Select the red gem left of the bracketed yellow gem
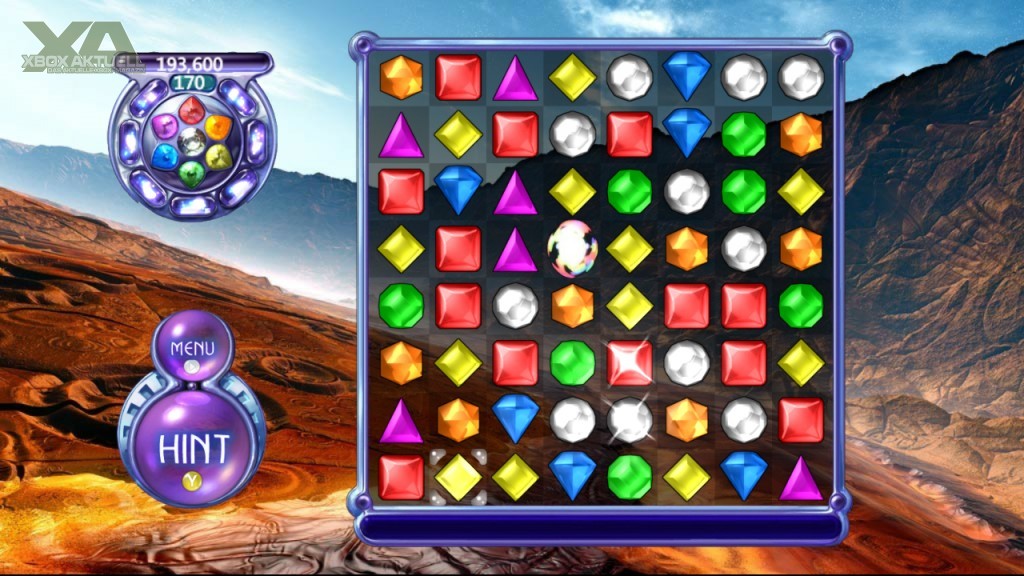Screen dimensions: 1024x576 click(x=401, y=477)
